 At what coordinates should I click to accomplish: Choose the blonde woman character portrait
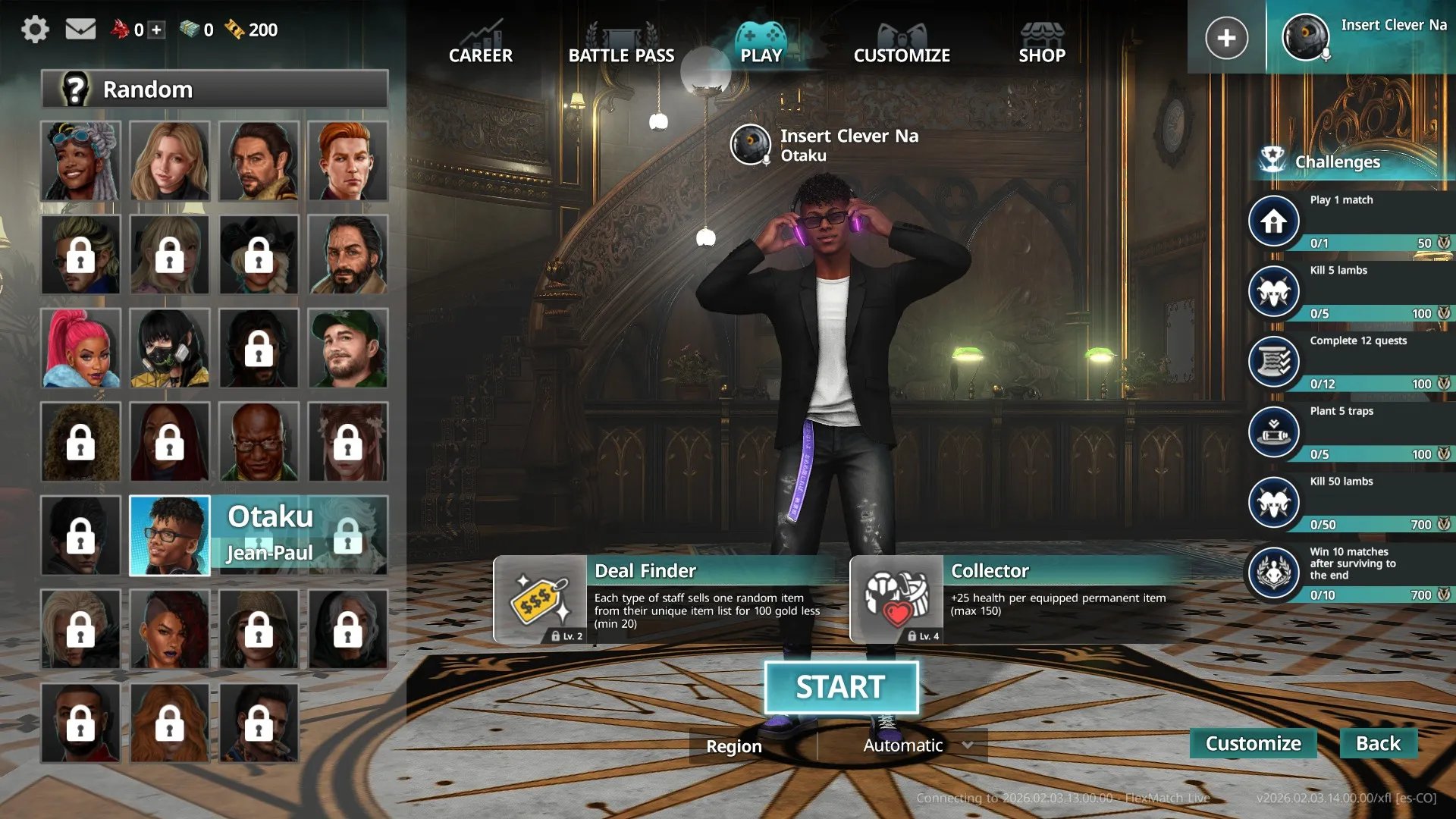tap(169, 162)
